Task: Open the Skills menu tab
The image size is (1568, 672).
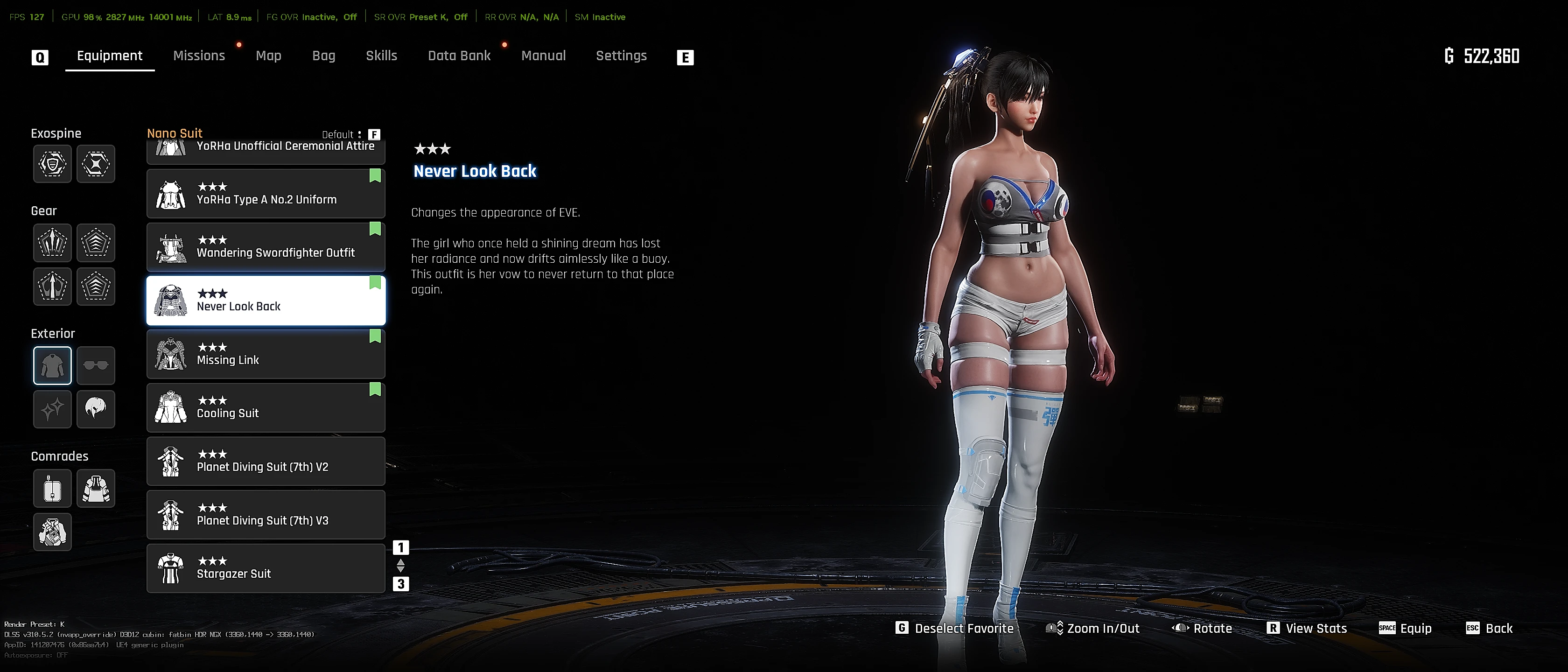Action: click(382, 56)
